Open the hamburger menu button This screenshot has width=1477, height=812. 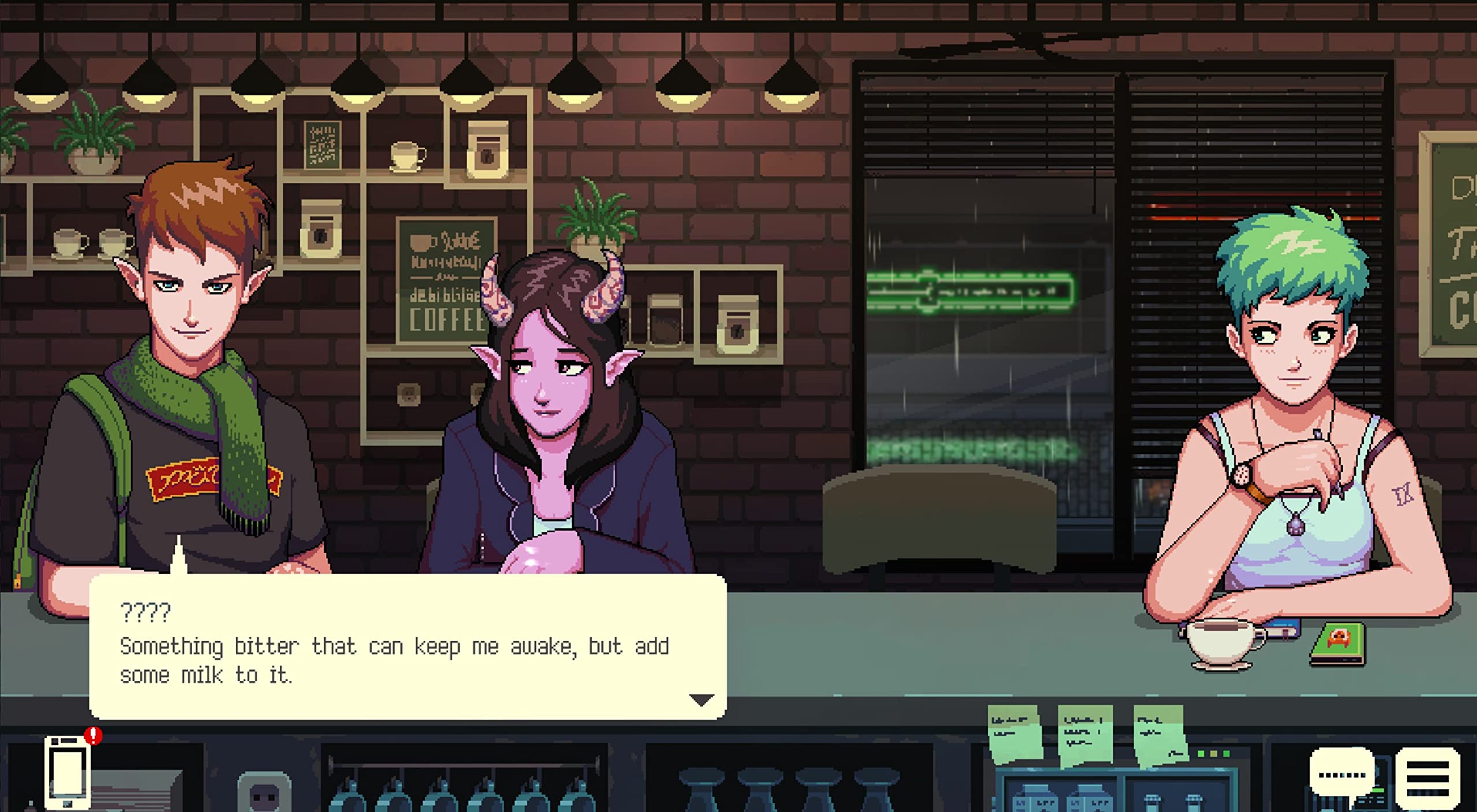point(1428,777)
